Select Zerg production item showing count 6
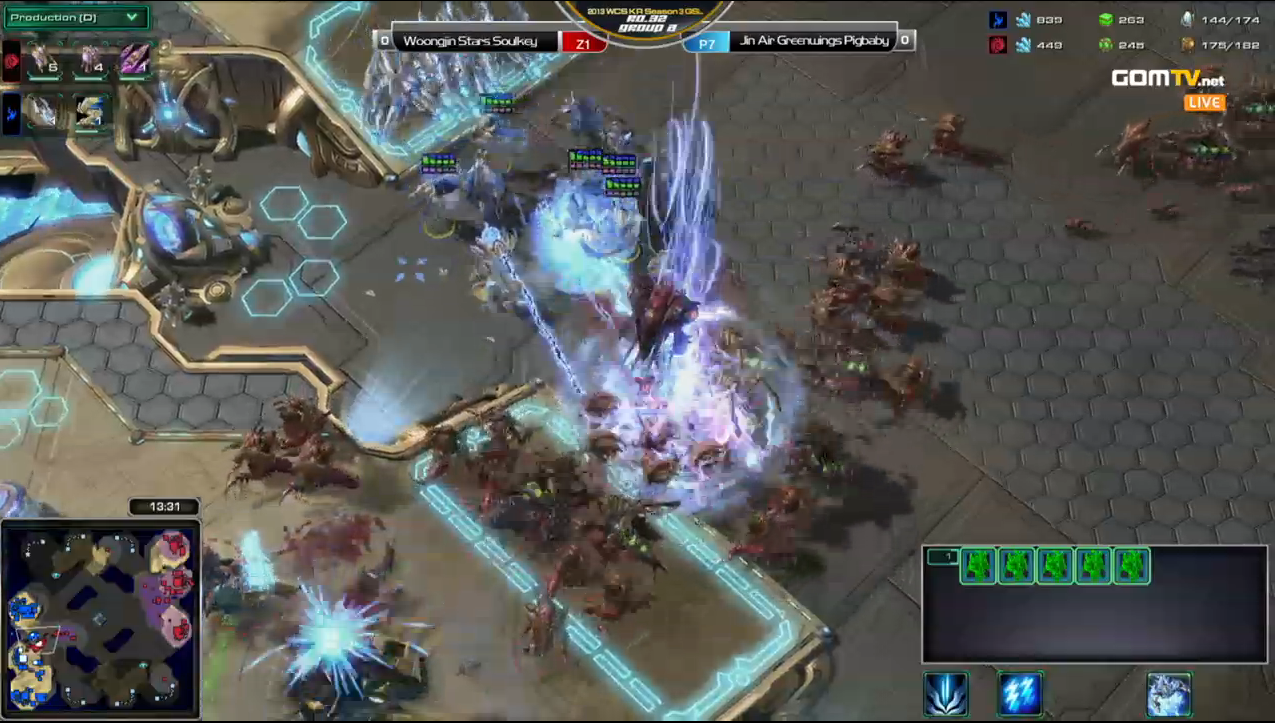1275x723 pixels. point(42,62)
